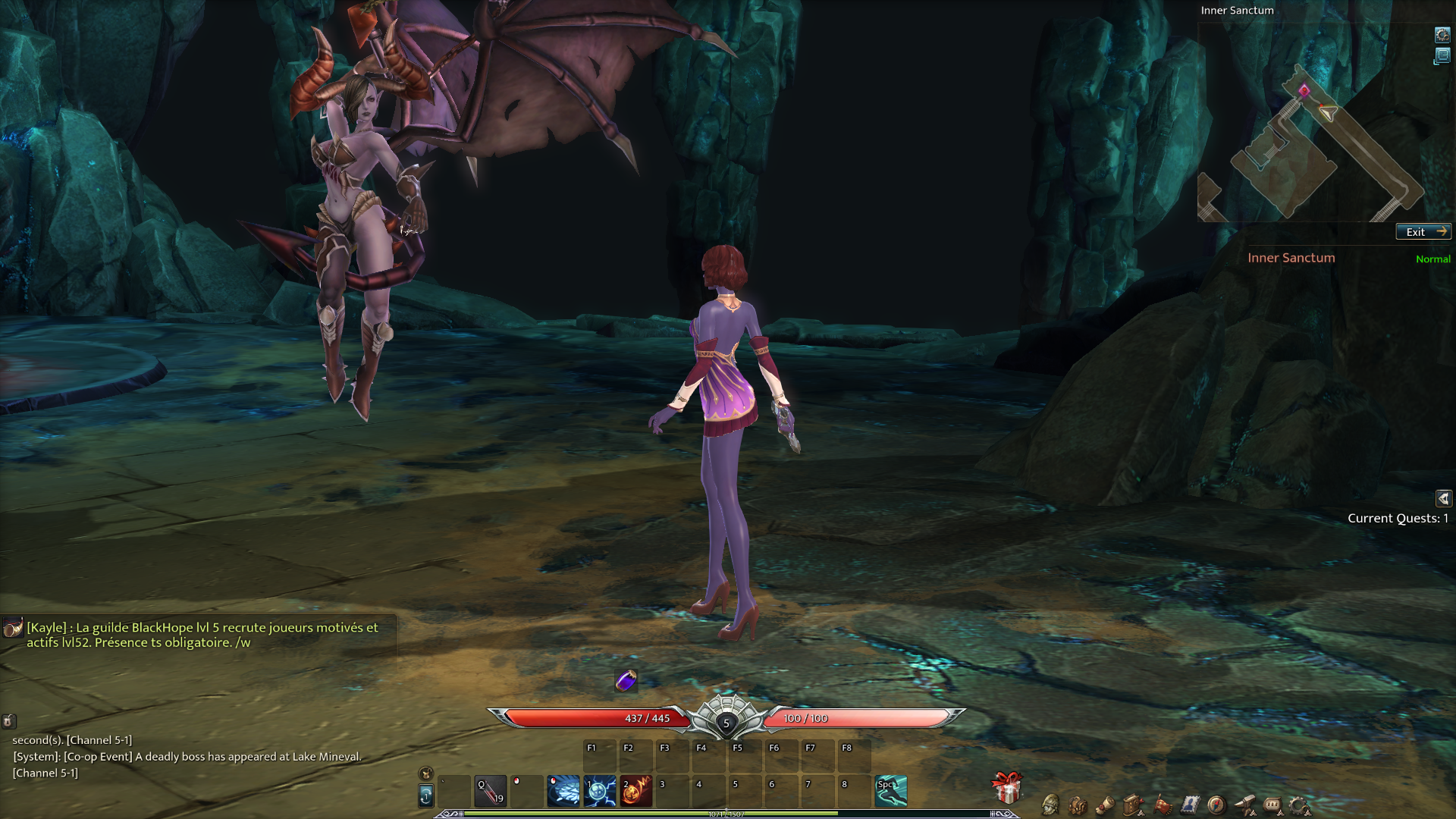Exit the Inner Sanctum dungeon
This screenshot has width=1456, height=819.
(x=1423, y=232)
